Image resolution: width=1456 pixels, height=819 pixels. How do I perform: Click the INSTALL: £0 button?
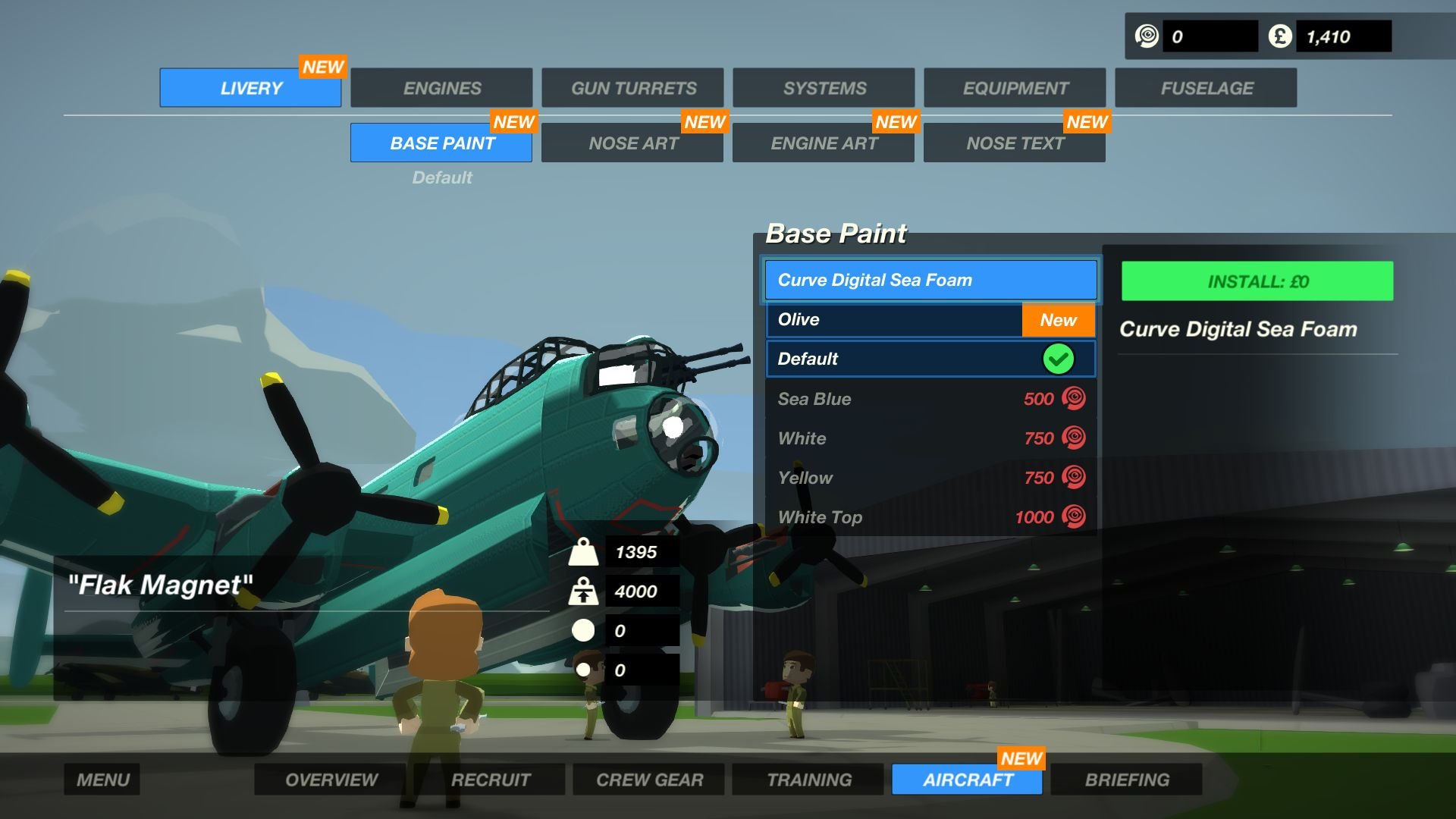1257,280
